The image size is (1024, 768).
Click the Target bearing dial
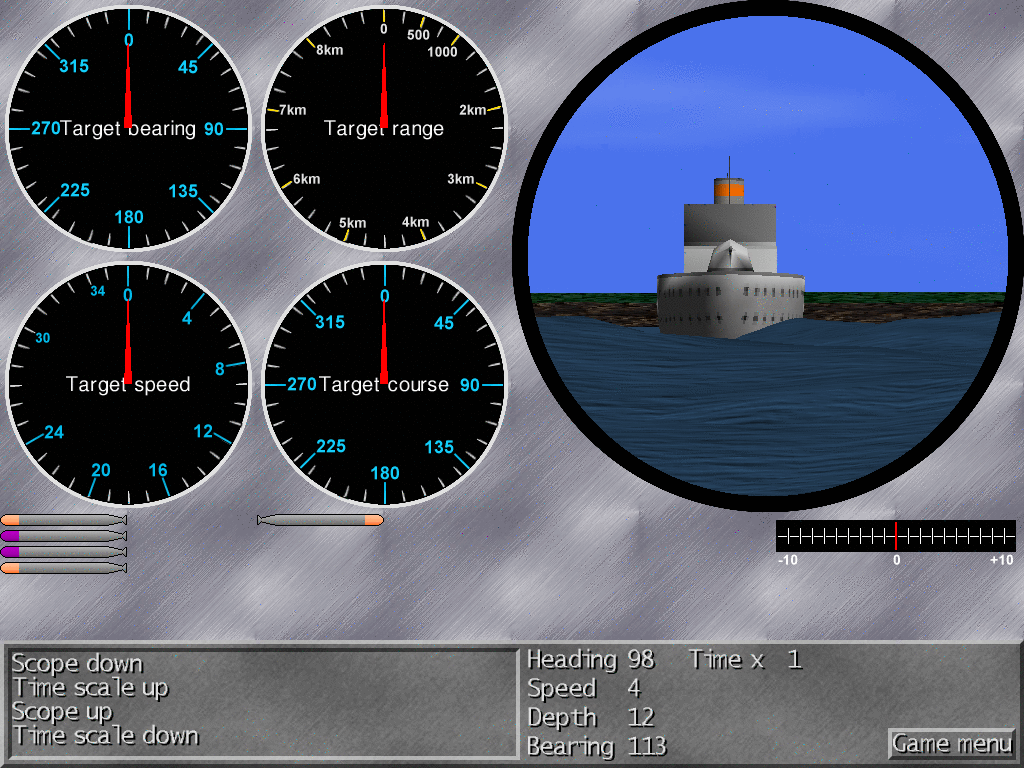point(128,128)
